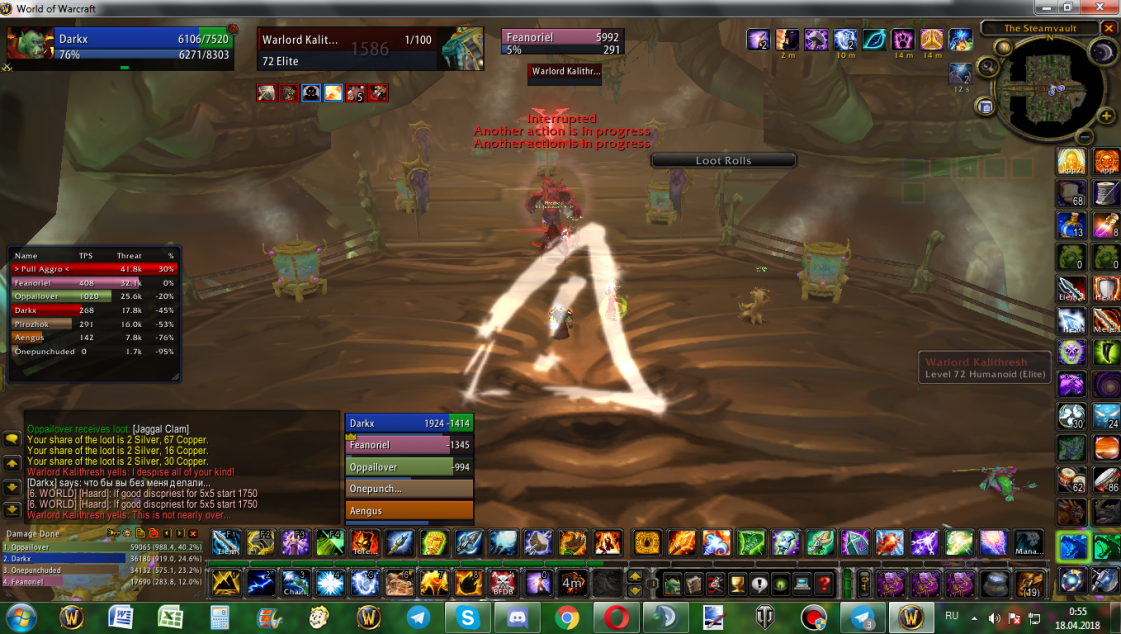This screenshot has height=634, width=1121.
Task: Open the Windows Start menu
Action: (x=20, y=615)
